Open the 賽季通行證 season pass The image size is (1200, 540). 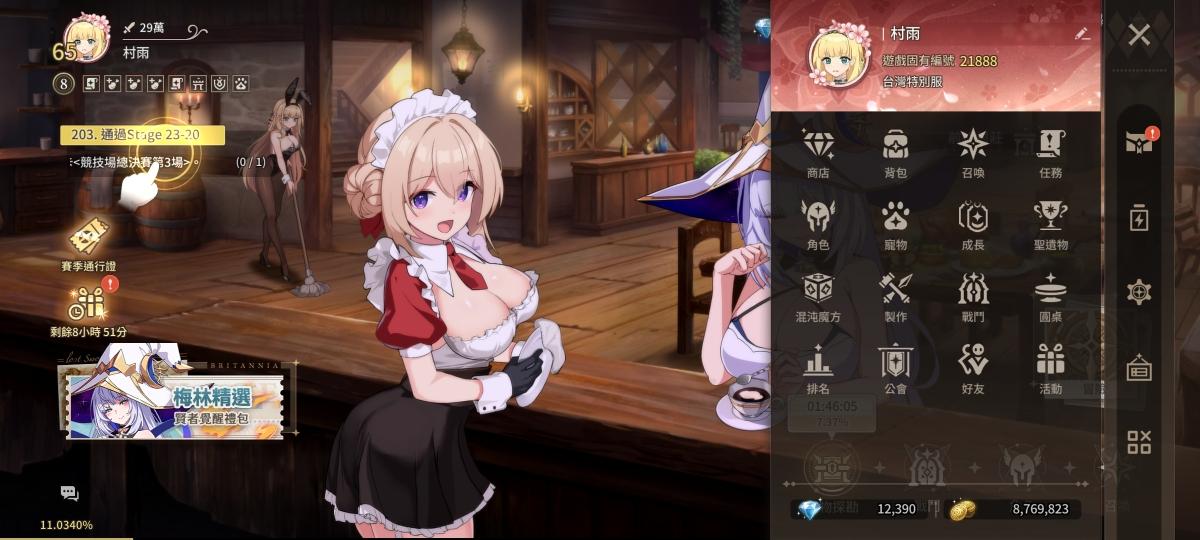point(88,243)
